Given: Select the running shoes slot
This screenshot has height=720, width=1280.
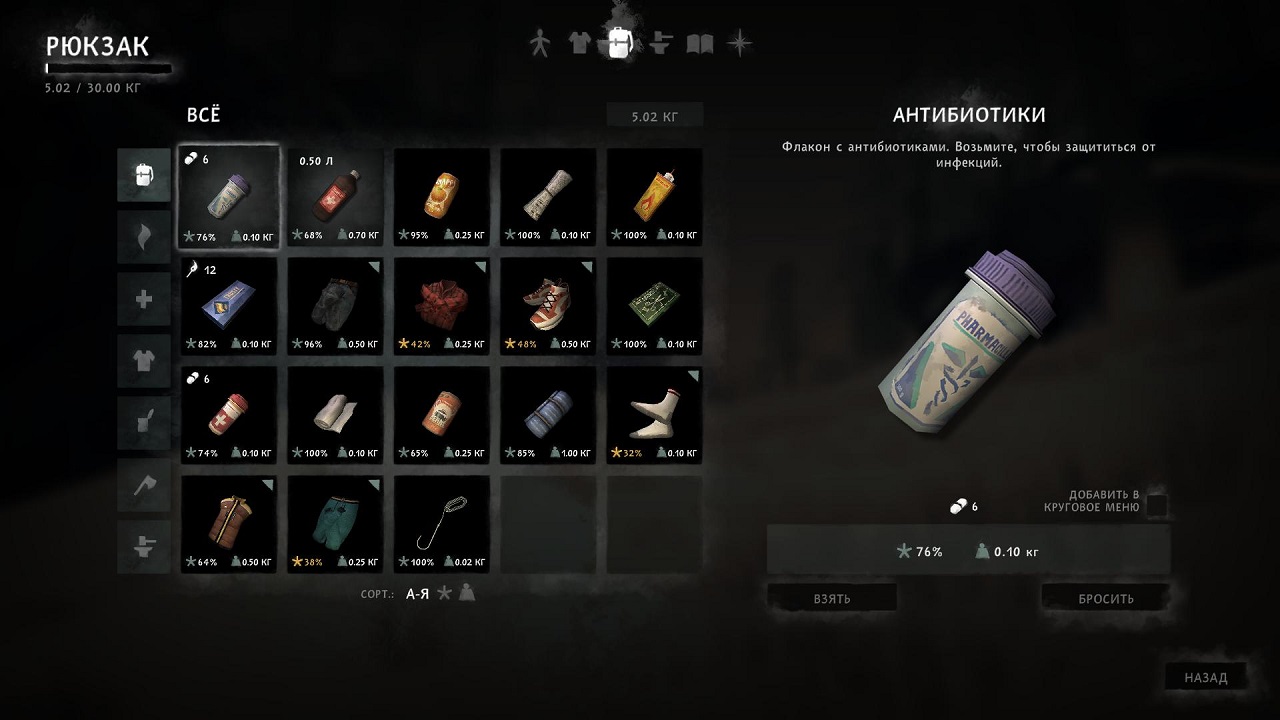Looking at the screenshot, I should click(548, 305).
